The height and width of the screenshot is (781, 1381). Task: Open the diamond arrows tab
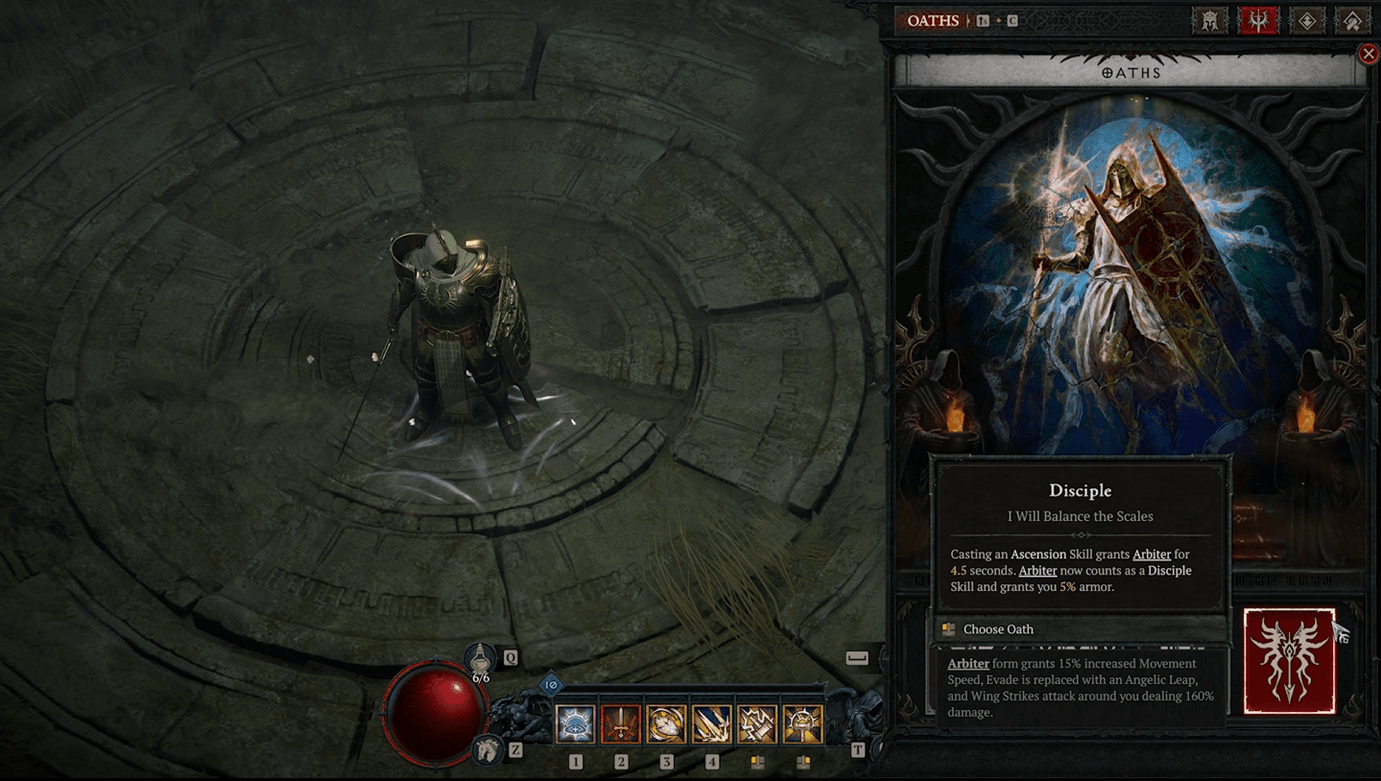click(1307, 20)
